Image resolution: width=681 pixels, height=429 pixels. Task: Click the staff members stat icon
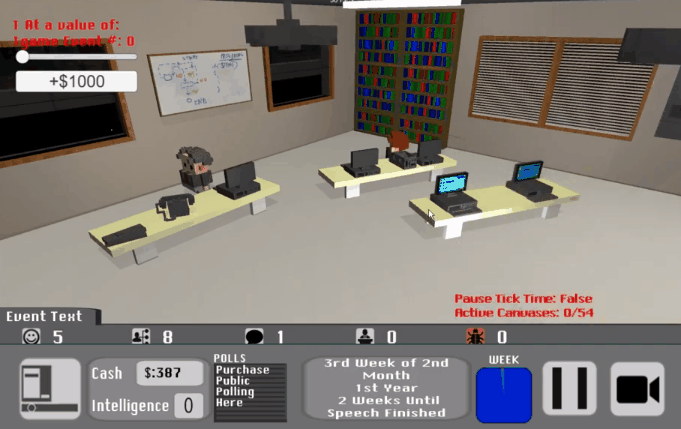[x=141, y=337]
